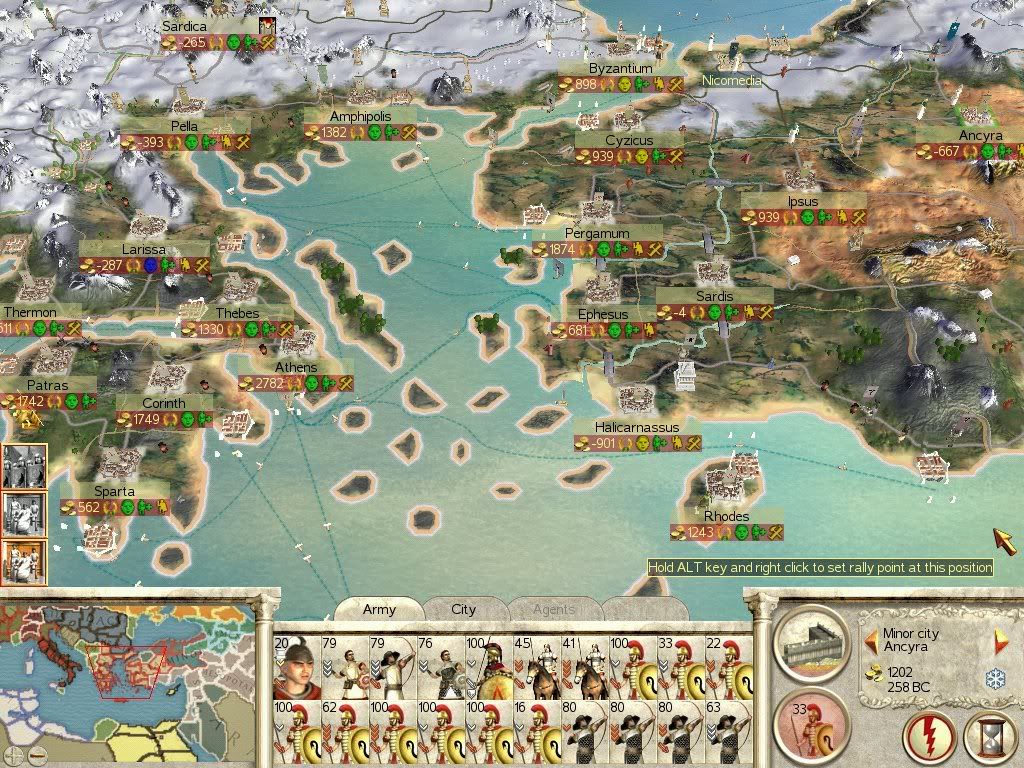Select the Athens settlement label
Screen dimensions: 1024x768
(296, 368)
